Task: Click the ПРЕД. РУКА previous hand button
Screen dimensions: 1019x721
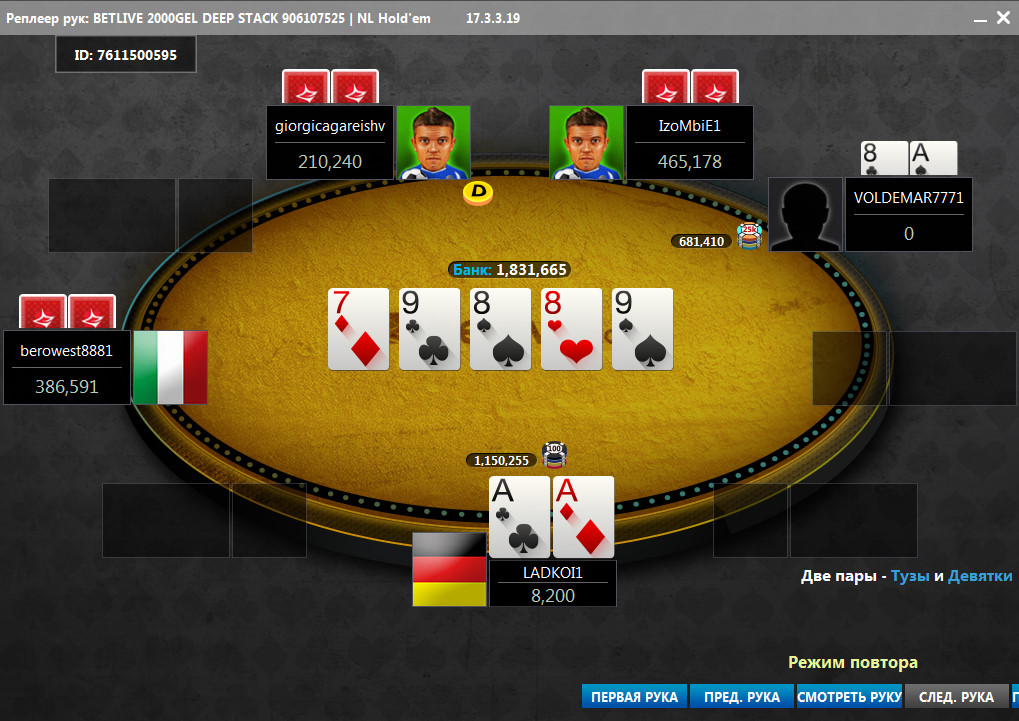Action: [x=741, y=697]
